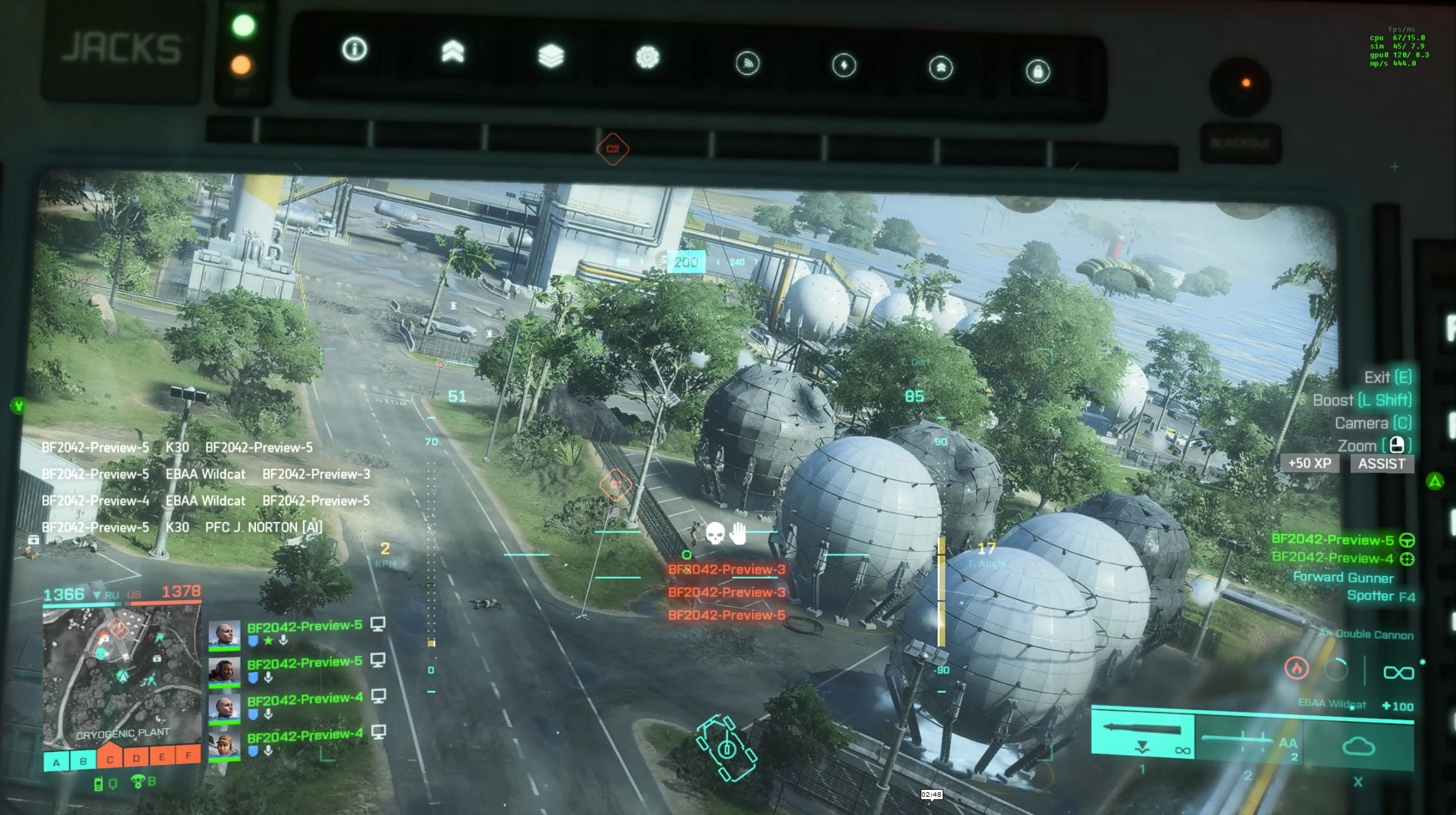The image size is (1456, 815).
Task: Click the skull downed-enemy marker
Action: point(714,533)
